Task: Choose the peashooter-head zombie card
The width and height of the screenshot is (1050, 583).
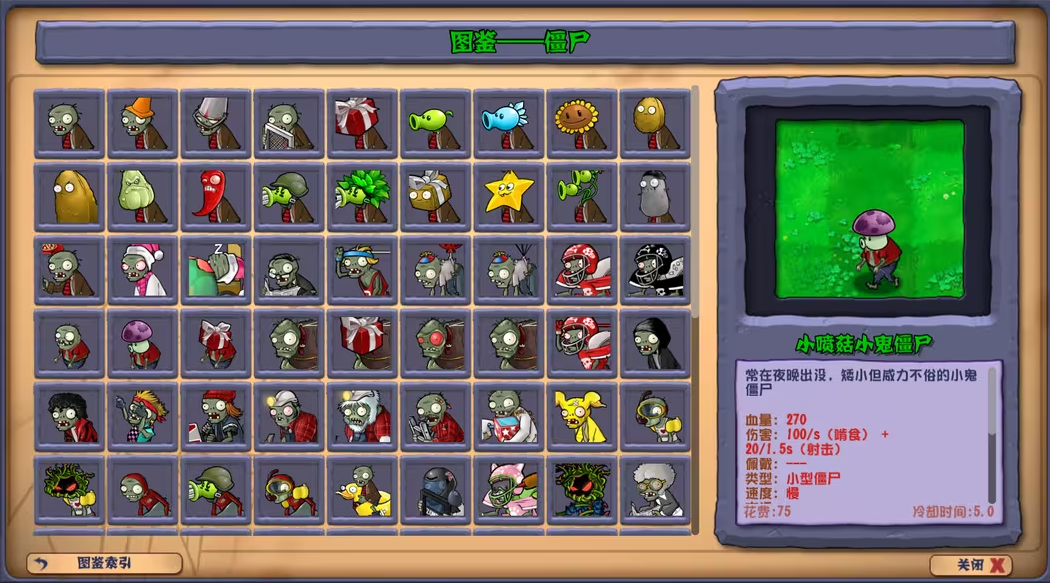Action: 435,124
